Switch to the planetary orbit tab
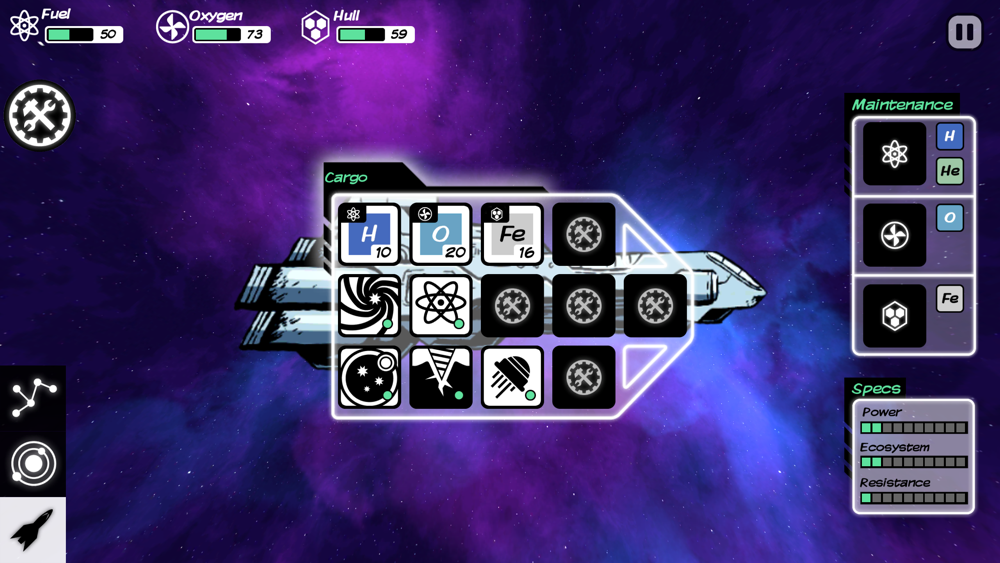The image size is (1000, 563). point(33,463)
